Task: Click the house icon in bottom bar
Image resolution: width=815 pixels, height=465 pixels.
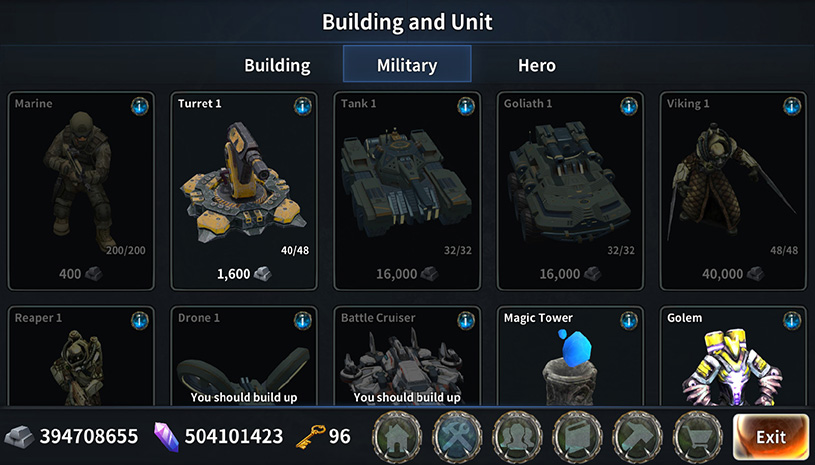Action: pyautogui.click(x=399, y=436)
